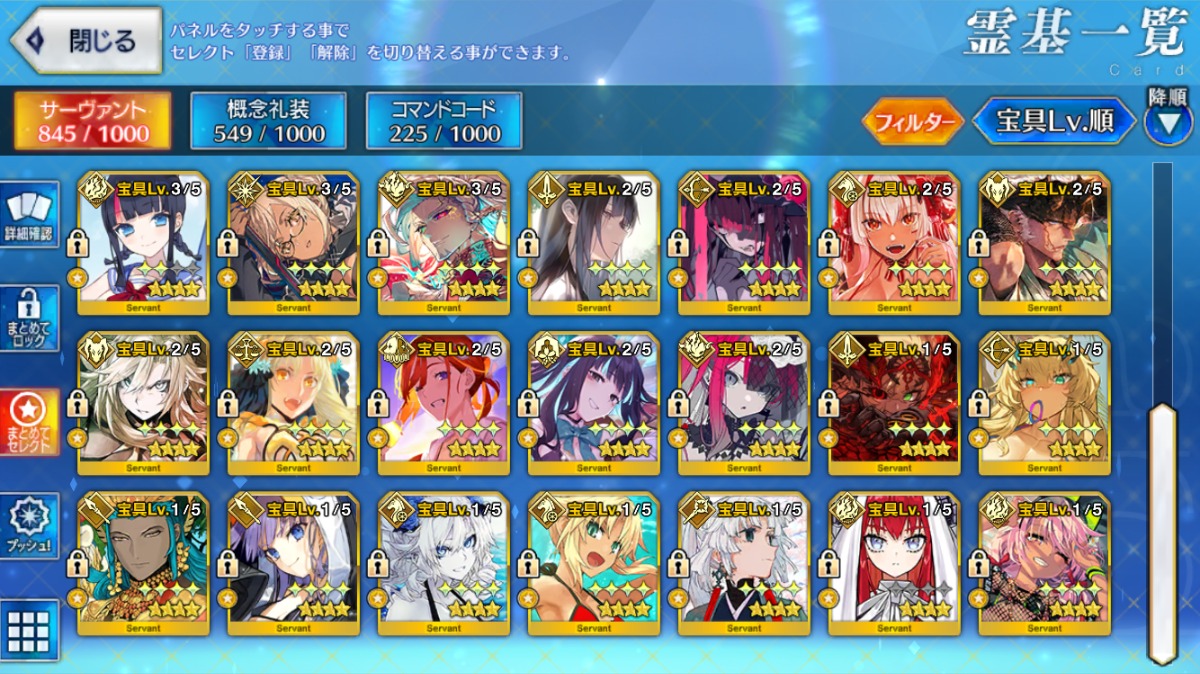This screenshot has height=674, width=1200.
Task: Close the spirit origin list with 閉じる
Action: click(86, 40)
